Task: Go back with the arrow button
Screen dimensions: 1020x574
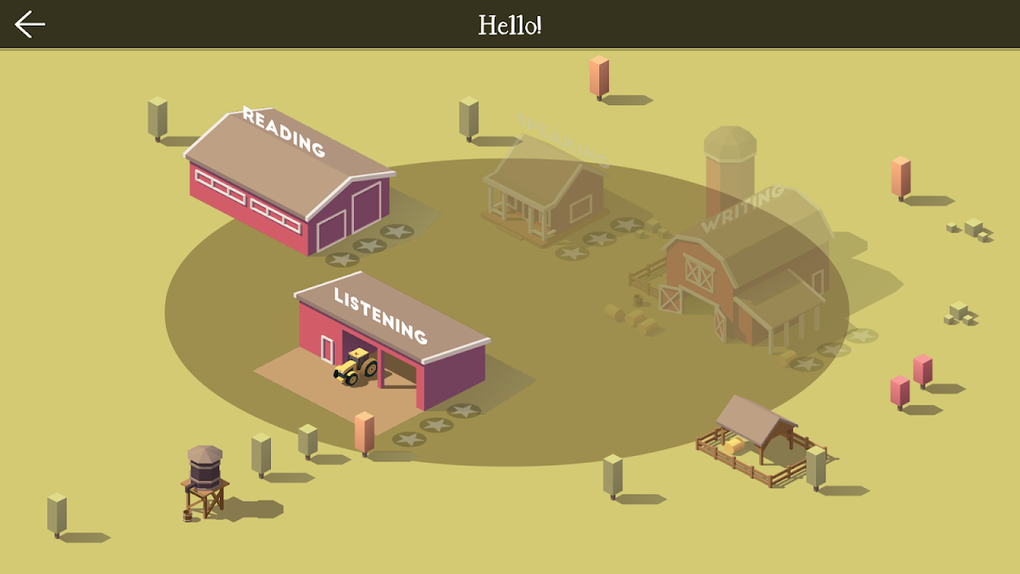Action: [30, 24]
